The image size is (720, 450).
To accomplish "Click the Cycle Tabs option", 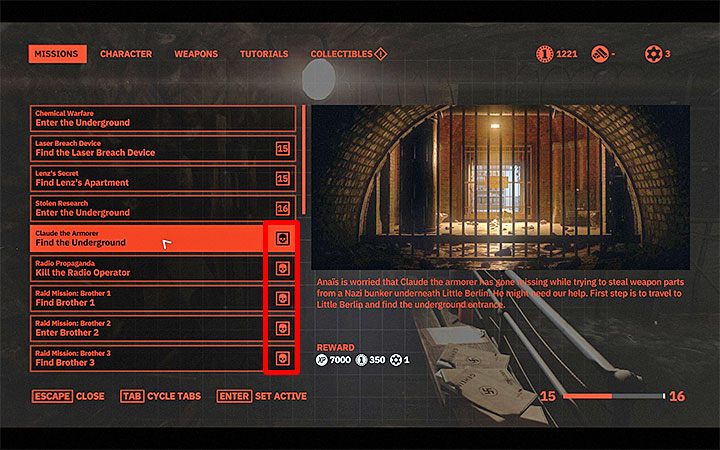I will click(160, 396).
